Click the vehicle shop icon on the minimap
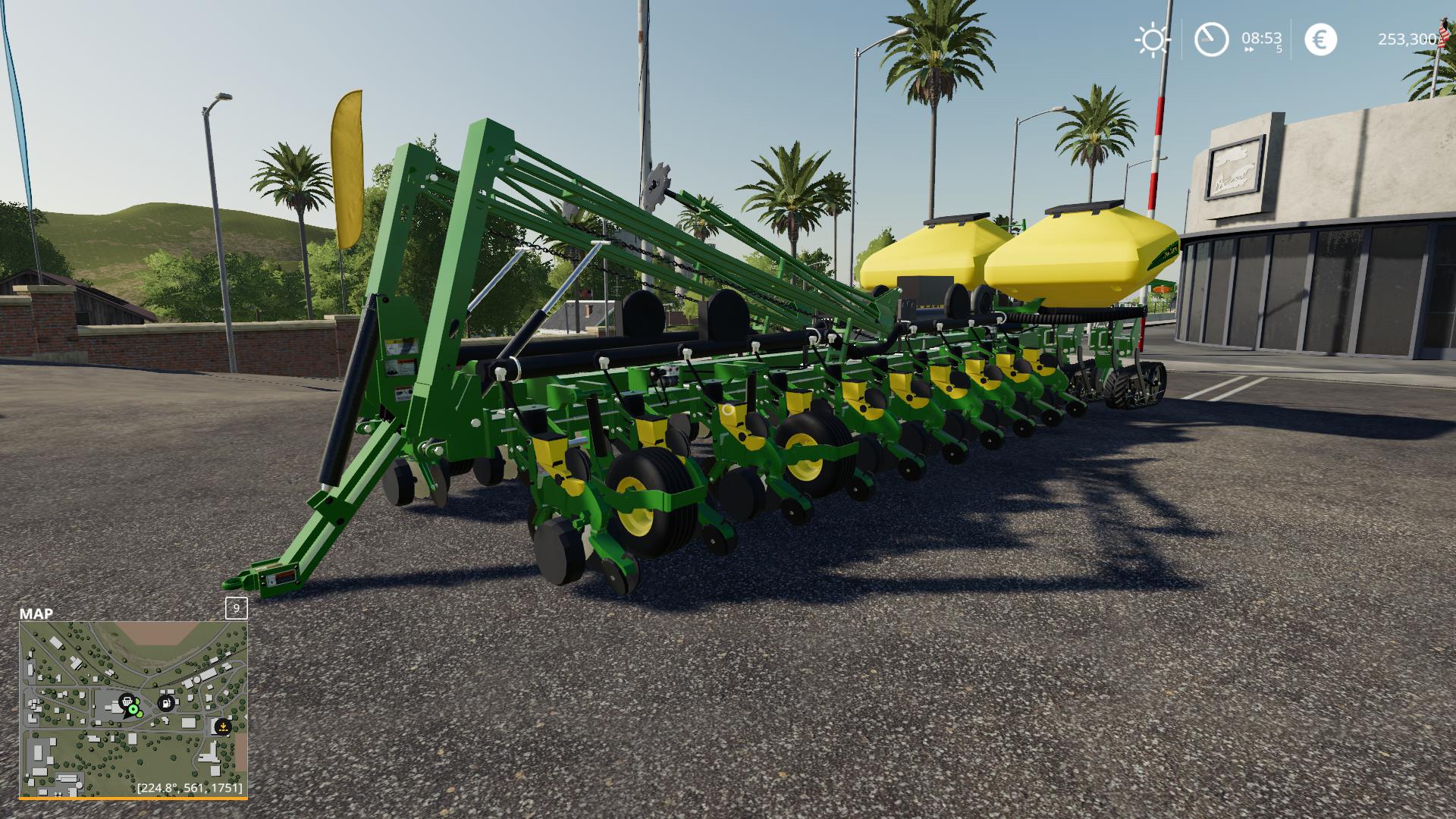Image resolution: width=1456 pixels, height=819 pixels. pyautogui.click(x=127, y=701)
